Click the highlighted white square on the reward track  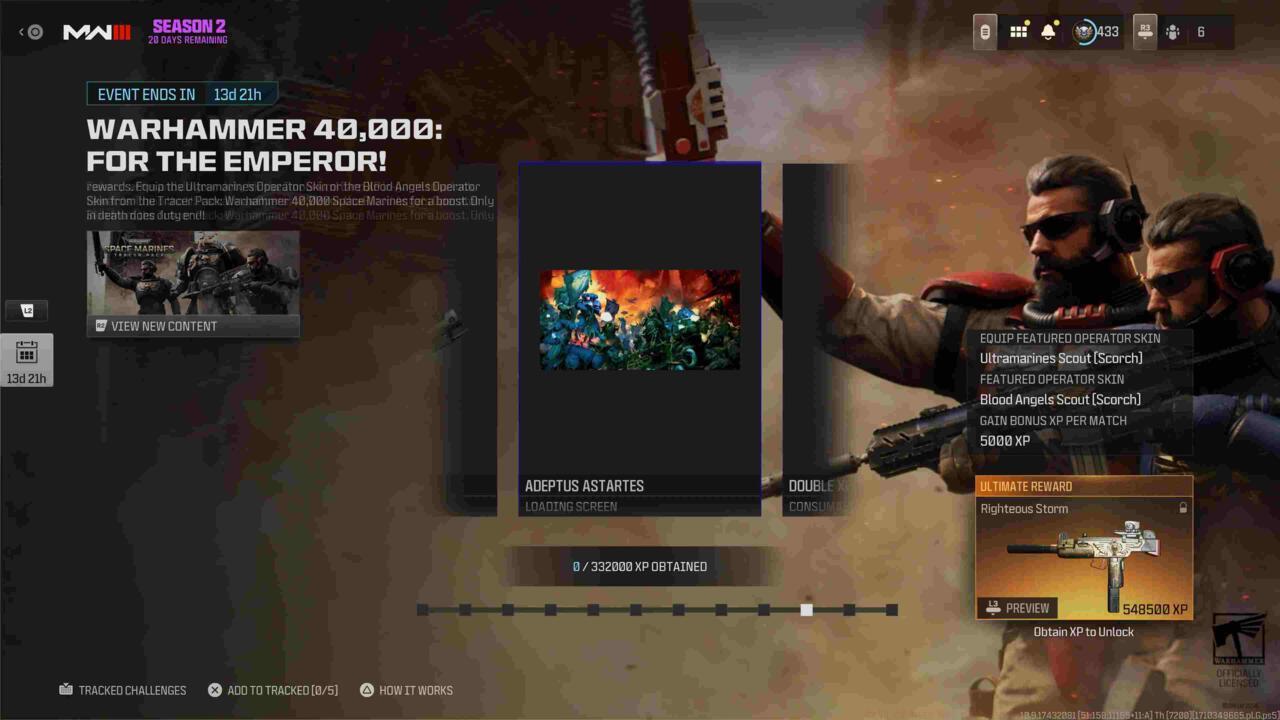point(807,609)
